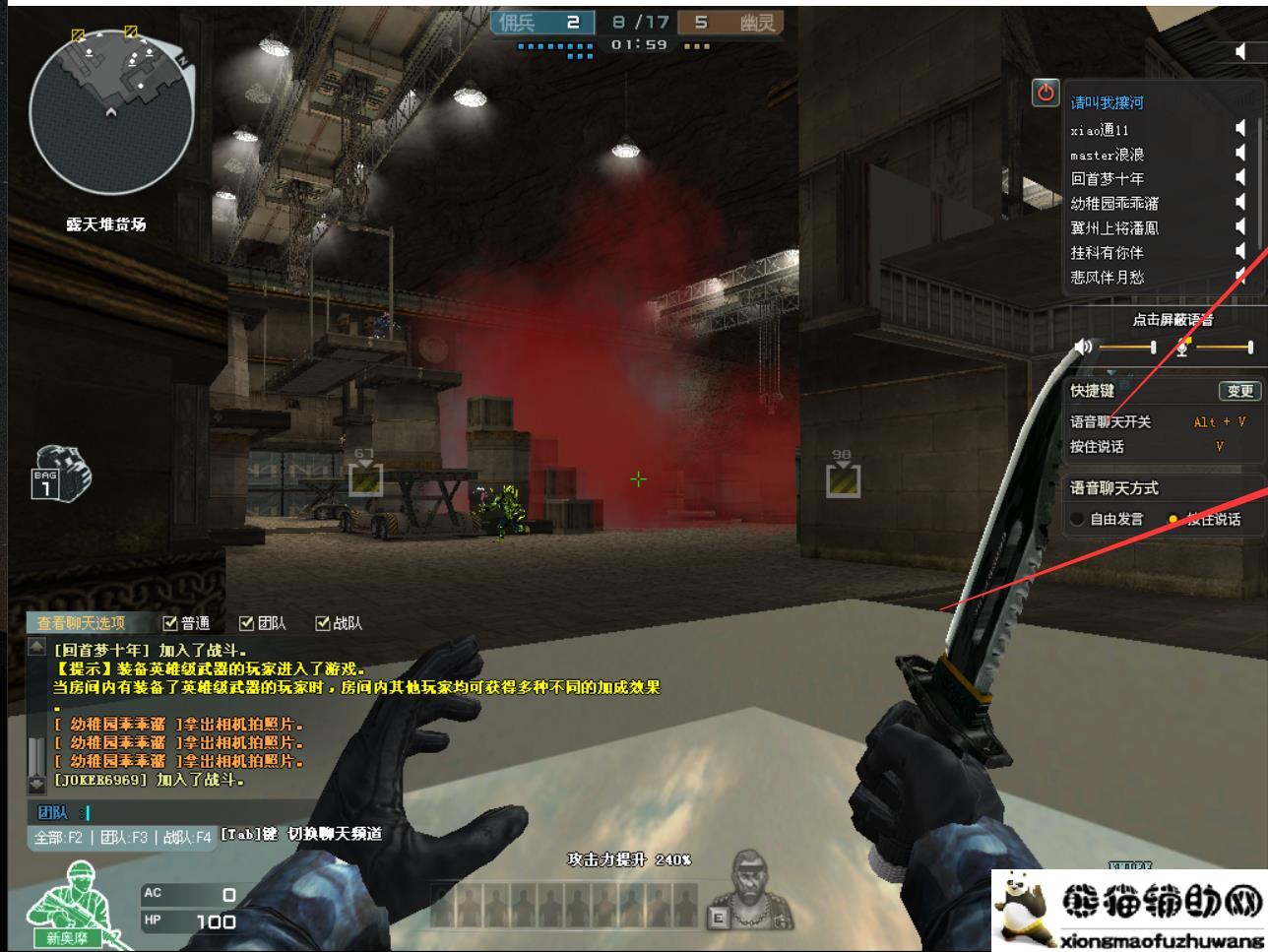Mute the player 幼稚园乖乖潴
The width and height of the screenshot is (1268, 952).
point(1240,203)
